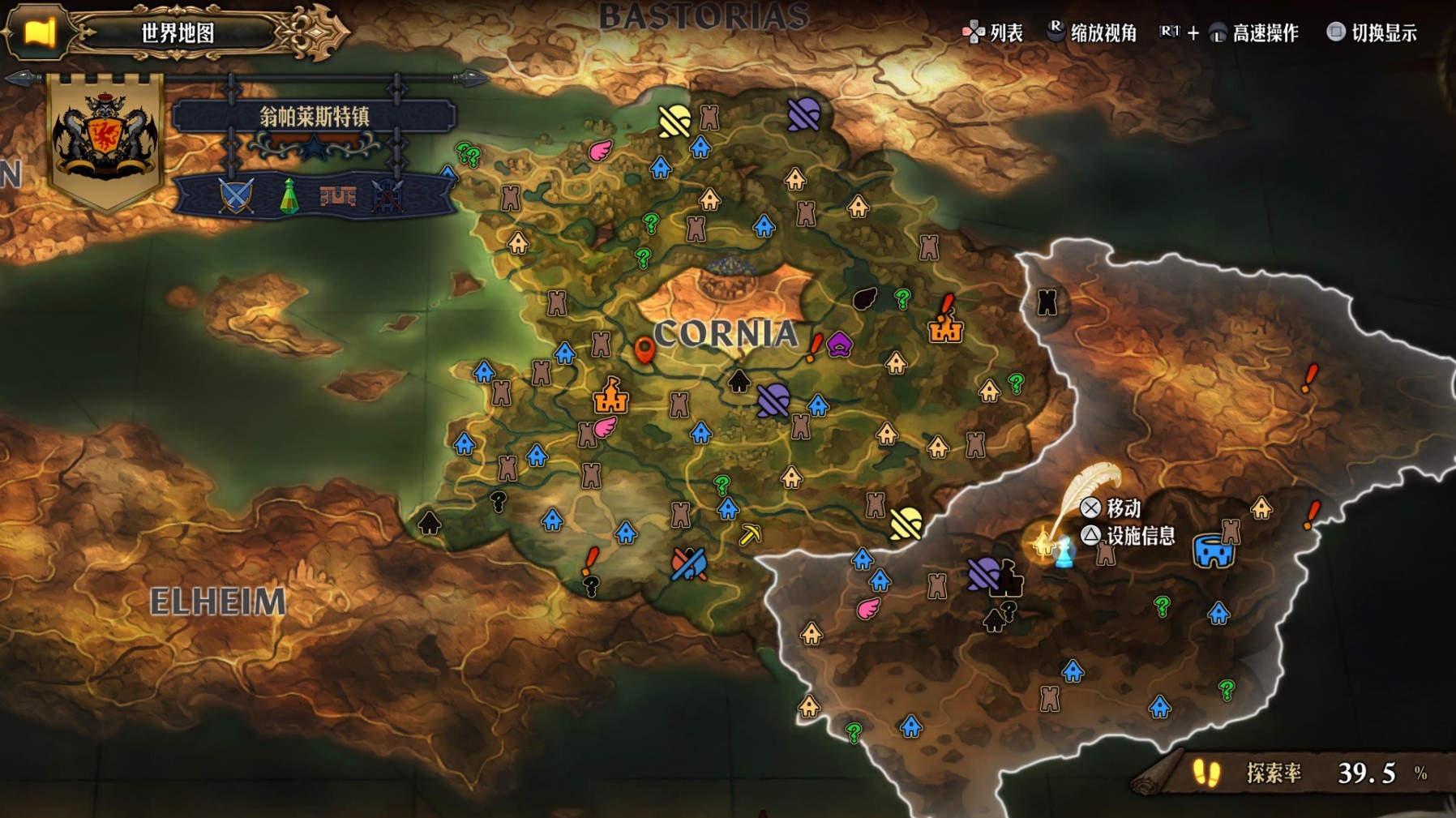Select the blue chess pawn player marker
Screen dimensions: 1456x818
(x=1064, y=552)
